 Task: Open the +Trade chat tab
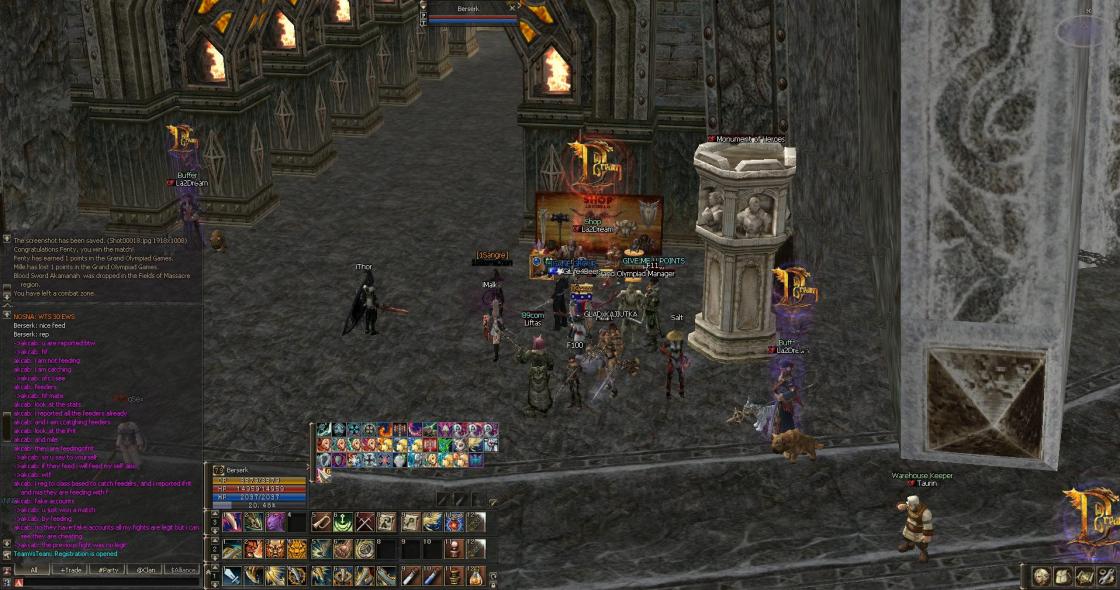pos(70,569)
